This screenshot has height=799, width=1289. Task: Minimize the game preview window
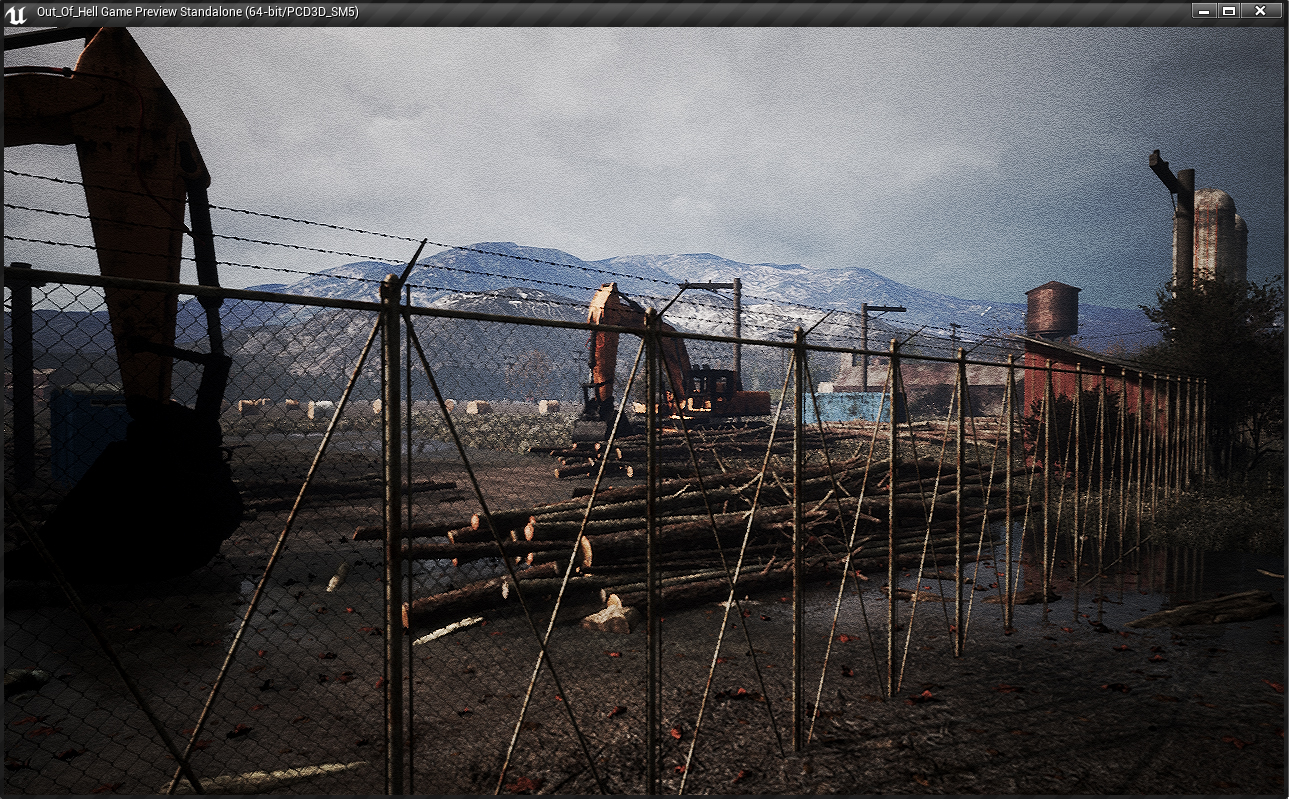(1204, 11)
